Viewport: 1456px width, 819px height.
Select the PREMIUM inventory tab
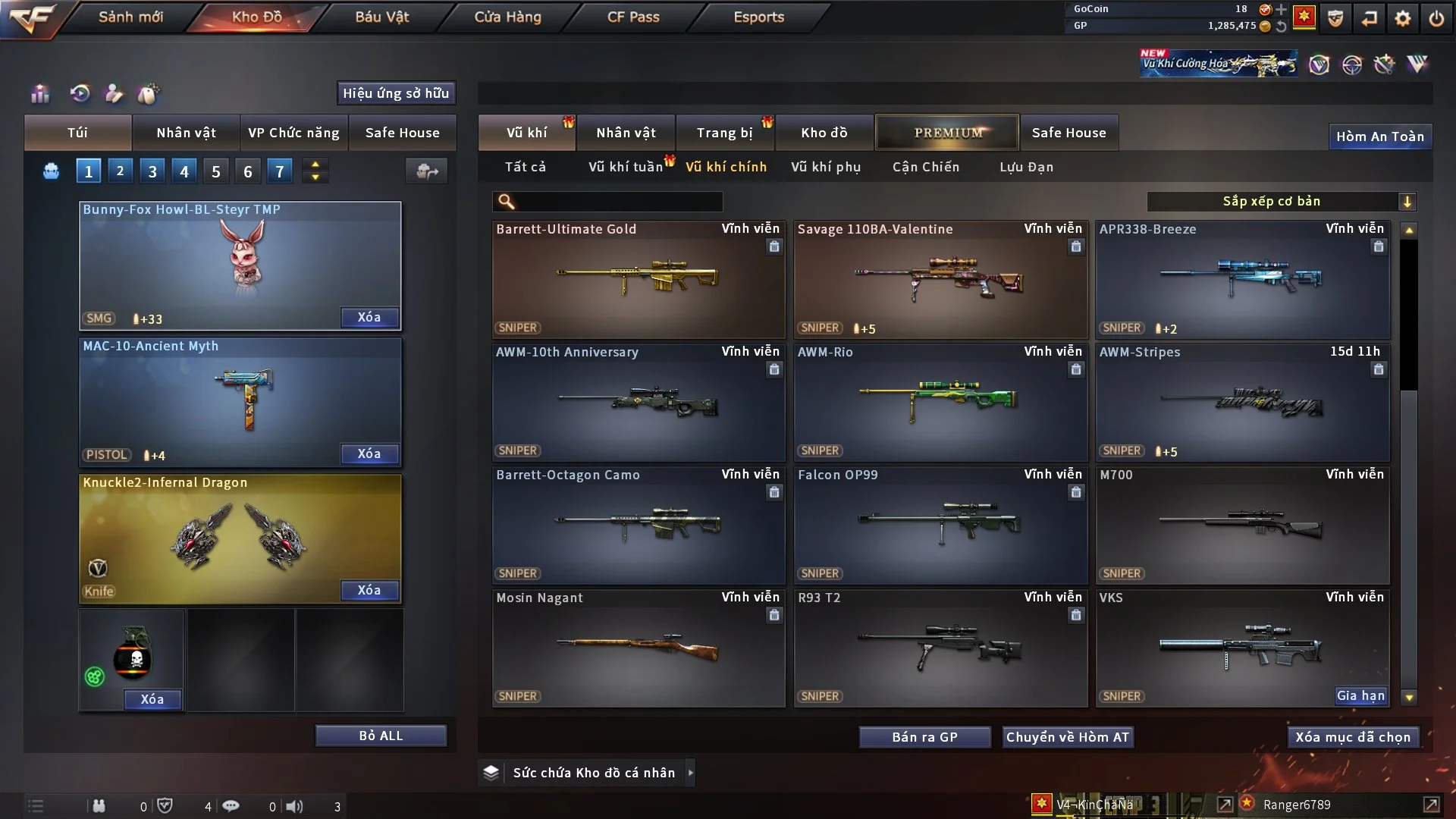947,133
